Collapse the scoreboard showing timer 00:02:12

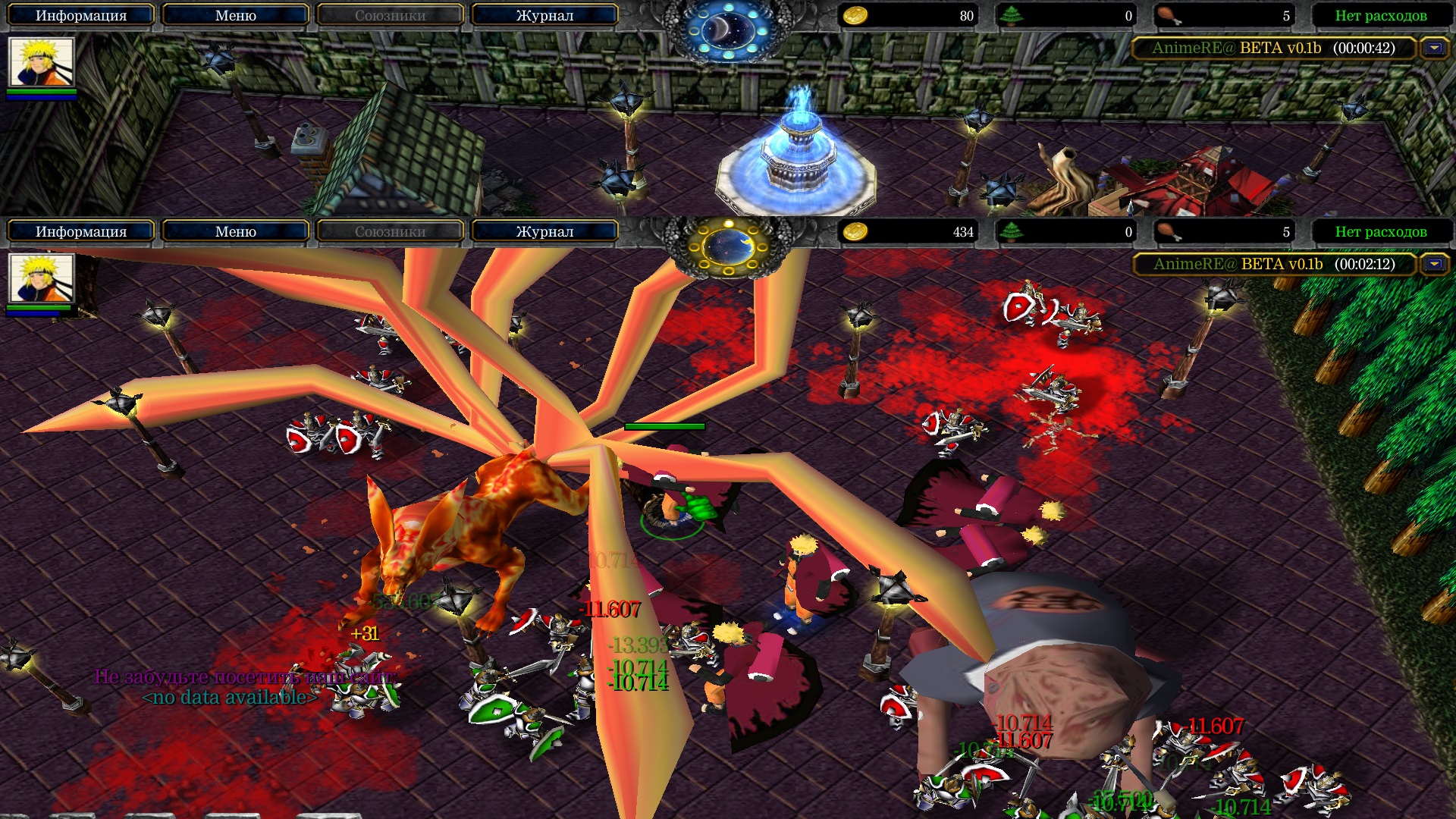pos(1433,264)
